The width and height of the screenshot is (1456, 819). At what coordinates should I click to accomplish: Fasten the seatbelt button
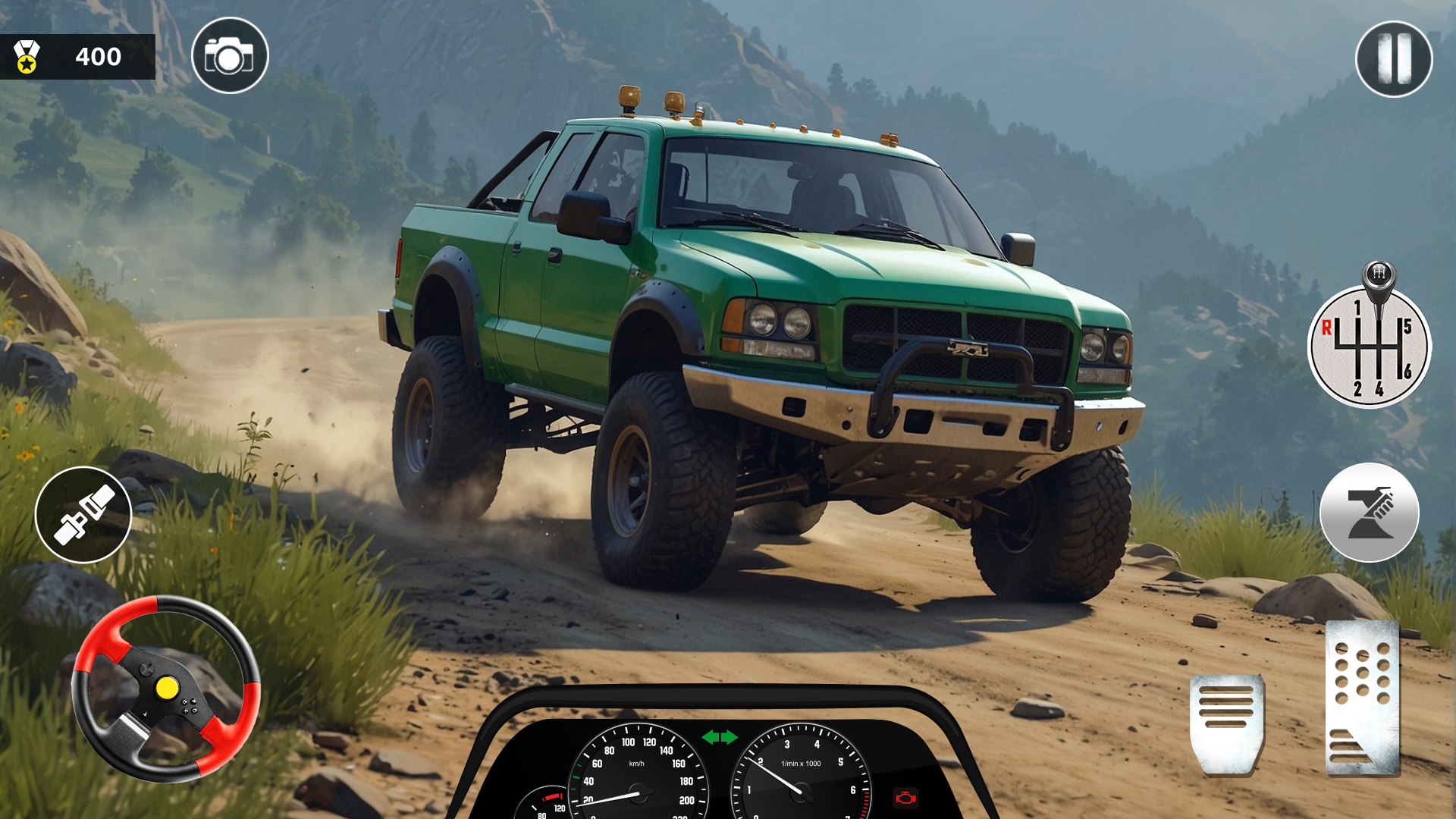click(x=83, y=515)
